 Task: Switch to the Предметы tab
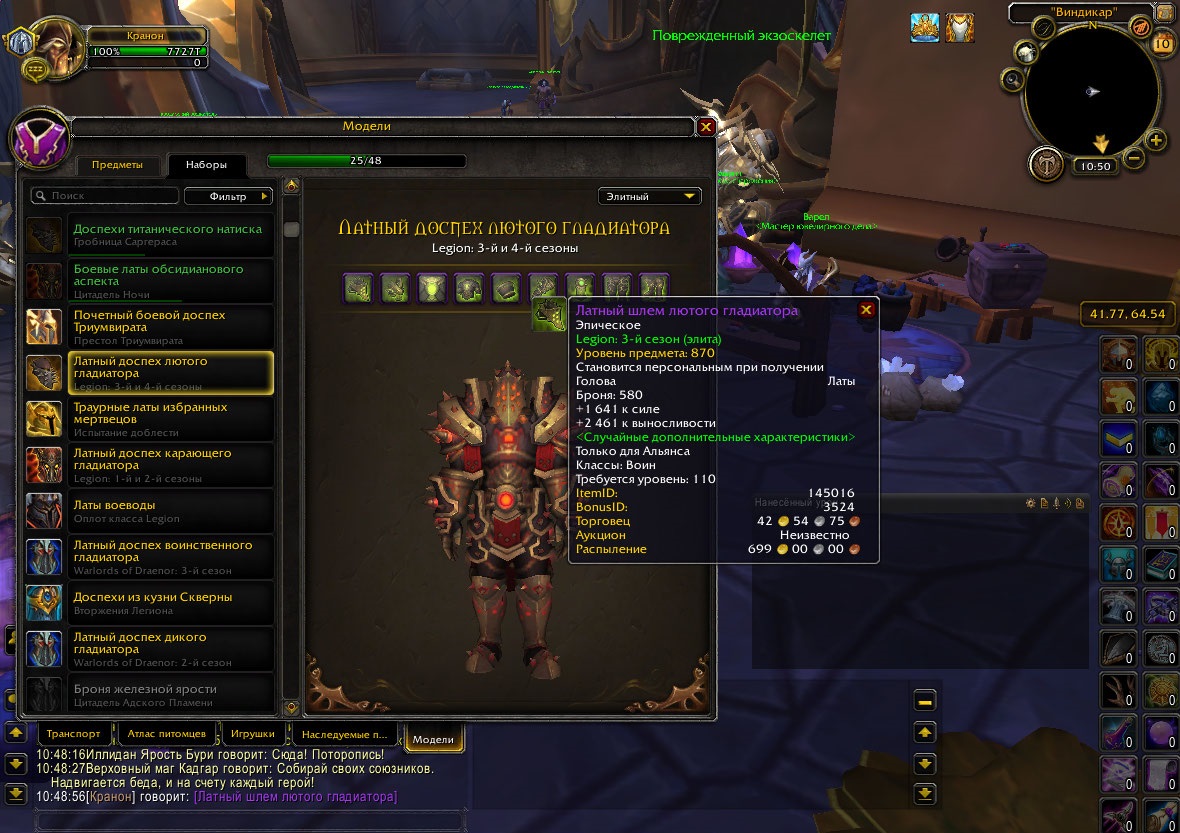[x=117, y=165]
